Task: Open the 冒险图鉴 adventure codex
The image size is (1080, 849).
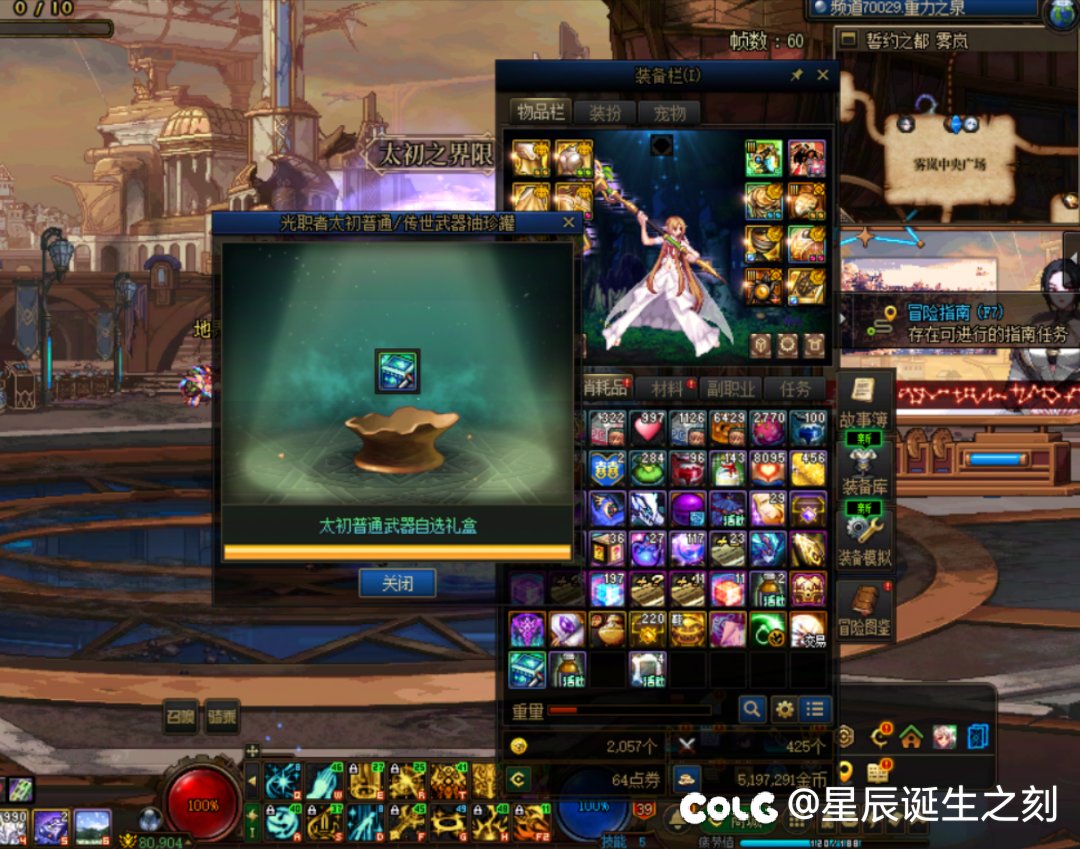Action: [x=863, y=610]
